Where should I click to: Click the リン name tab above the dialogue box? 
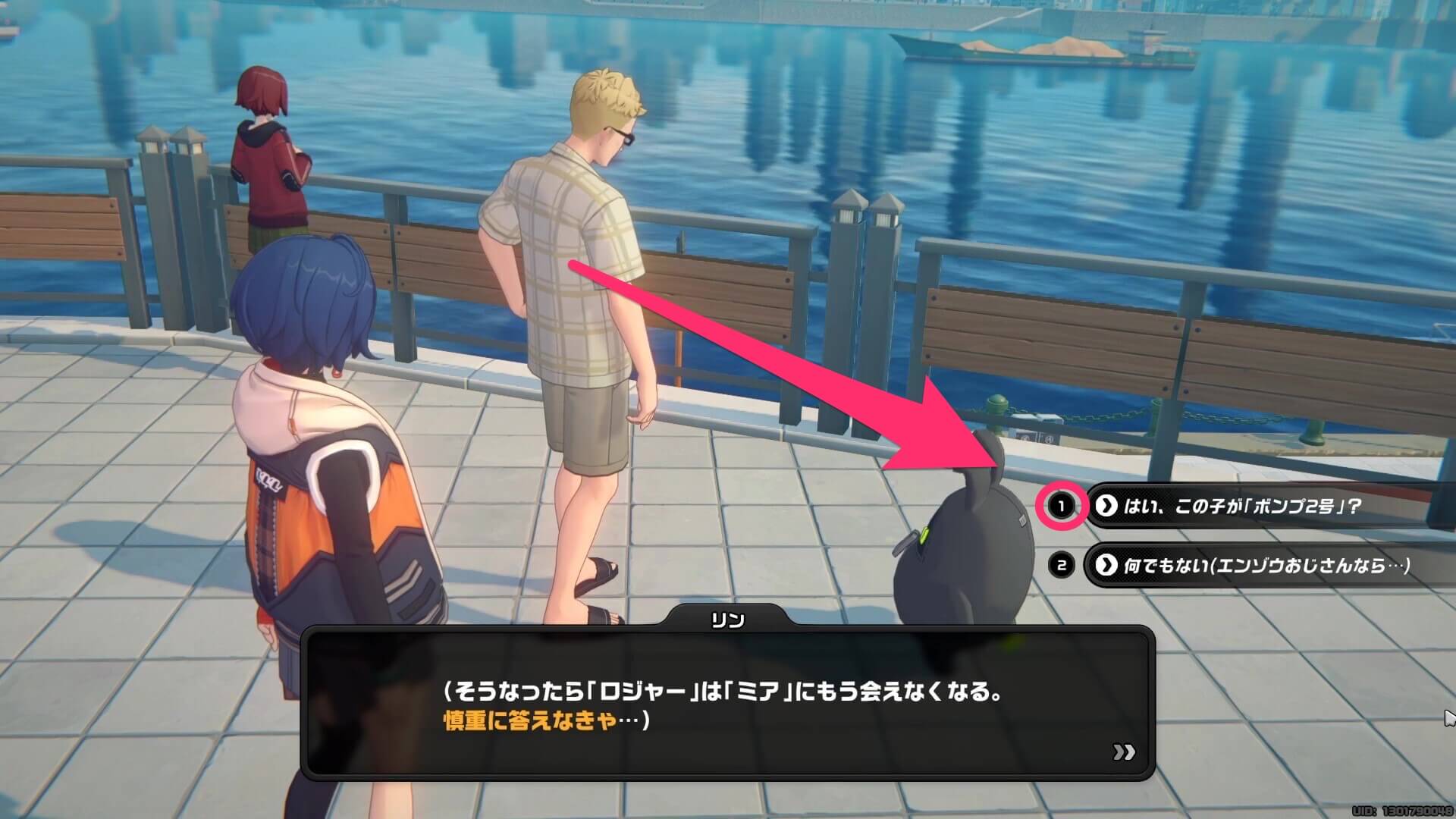729,620
